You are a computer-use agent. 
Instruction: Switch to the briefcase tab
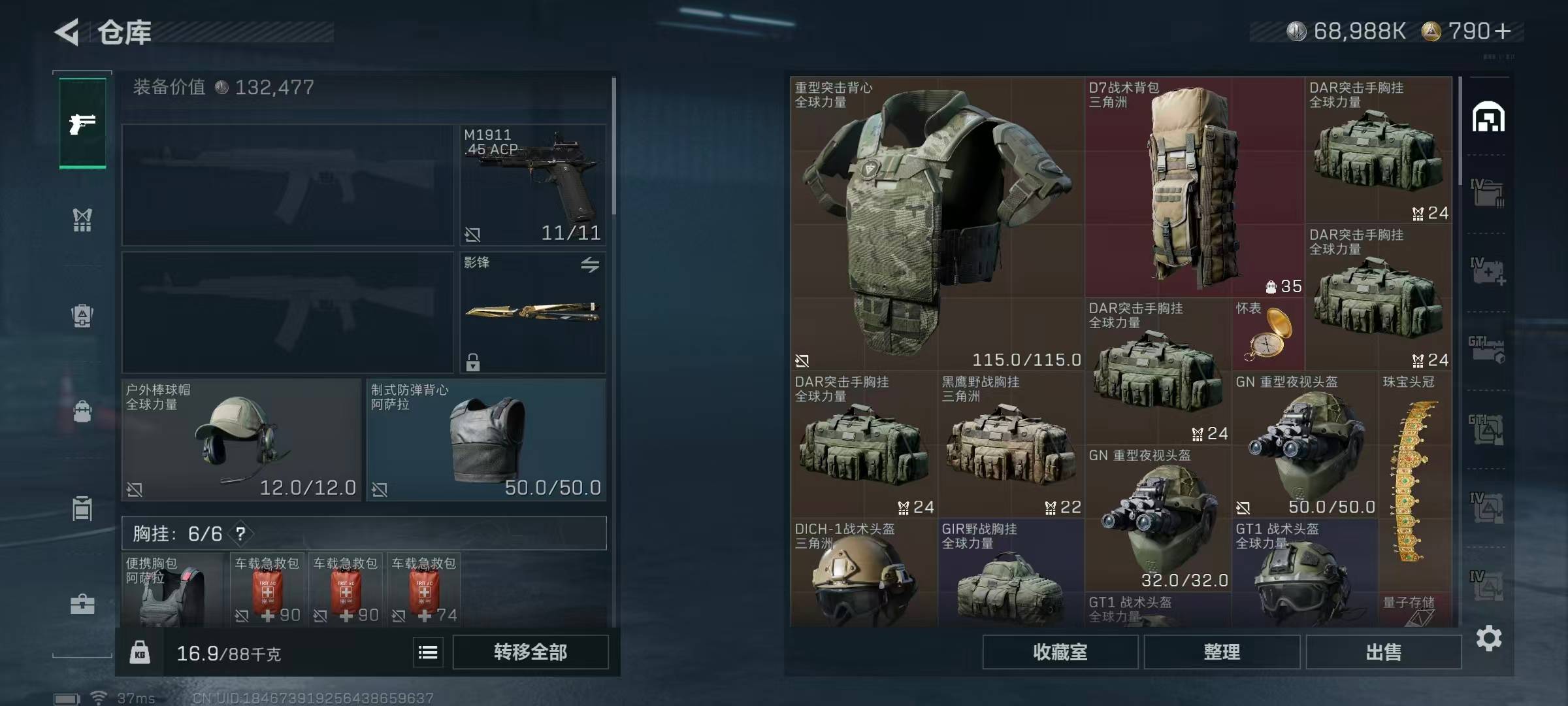tap(82, 604)
